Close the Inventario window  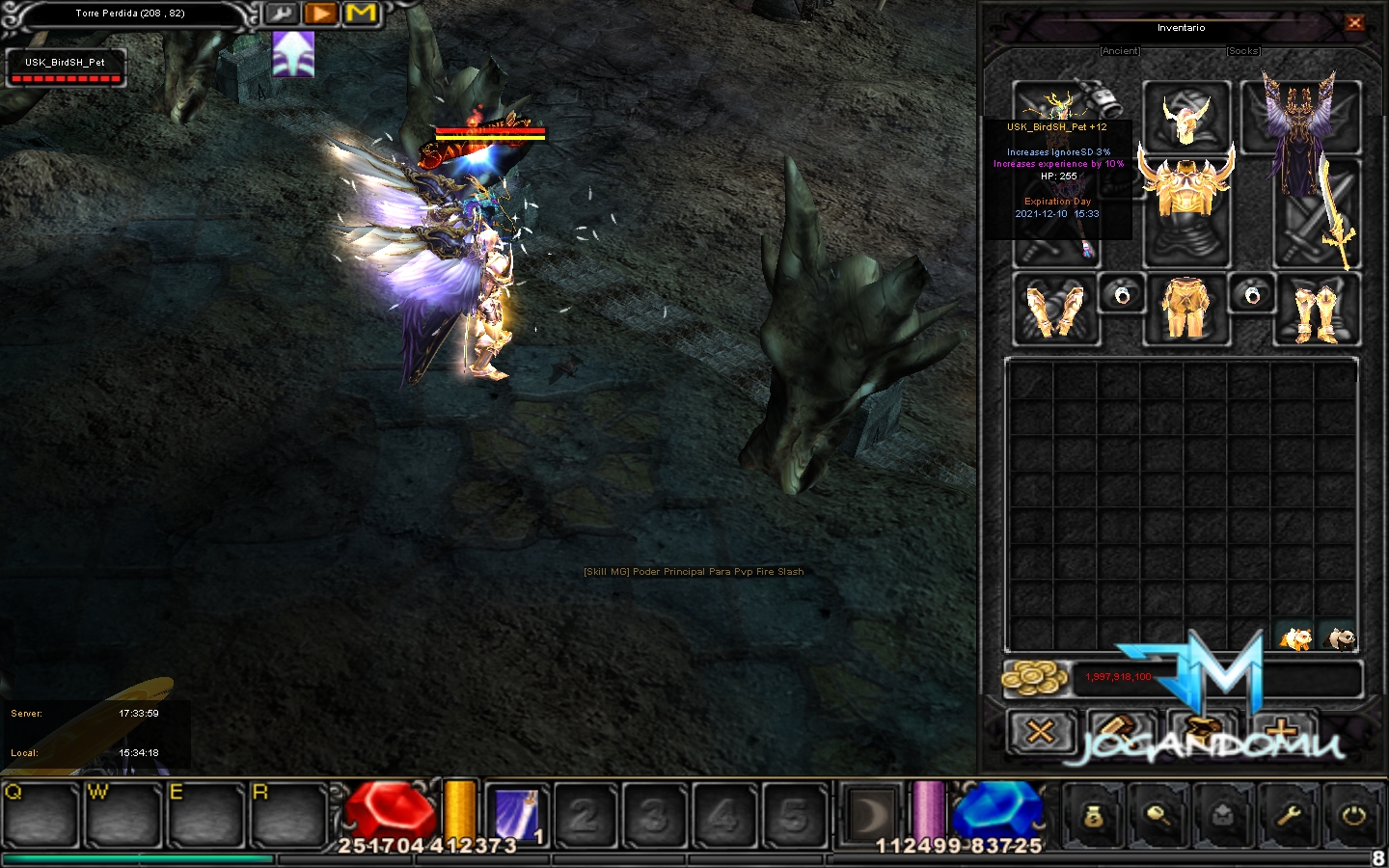(1354, 23)
